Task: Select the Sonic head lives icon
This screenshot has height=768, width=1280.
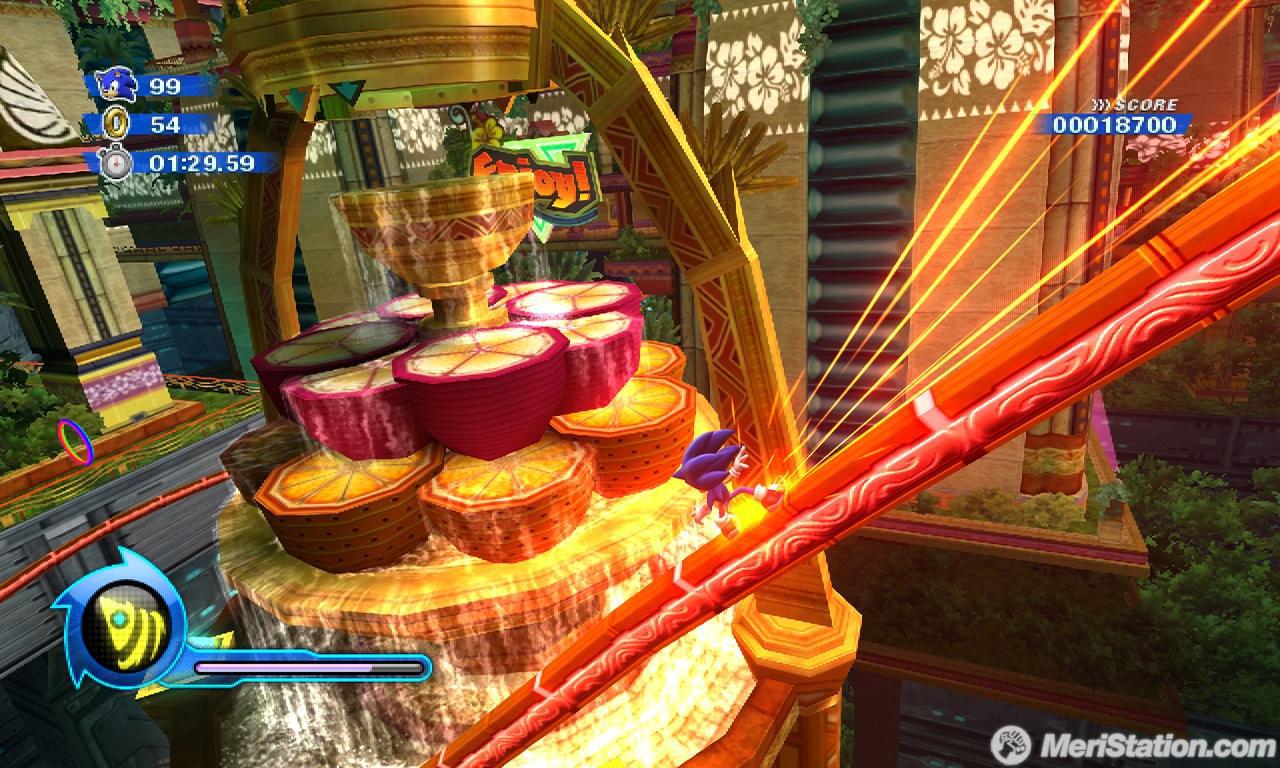Action: pyautogui.click(x=118, y=84)
